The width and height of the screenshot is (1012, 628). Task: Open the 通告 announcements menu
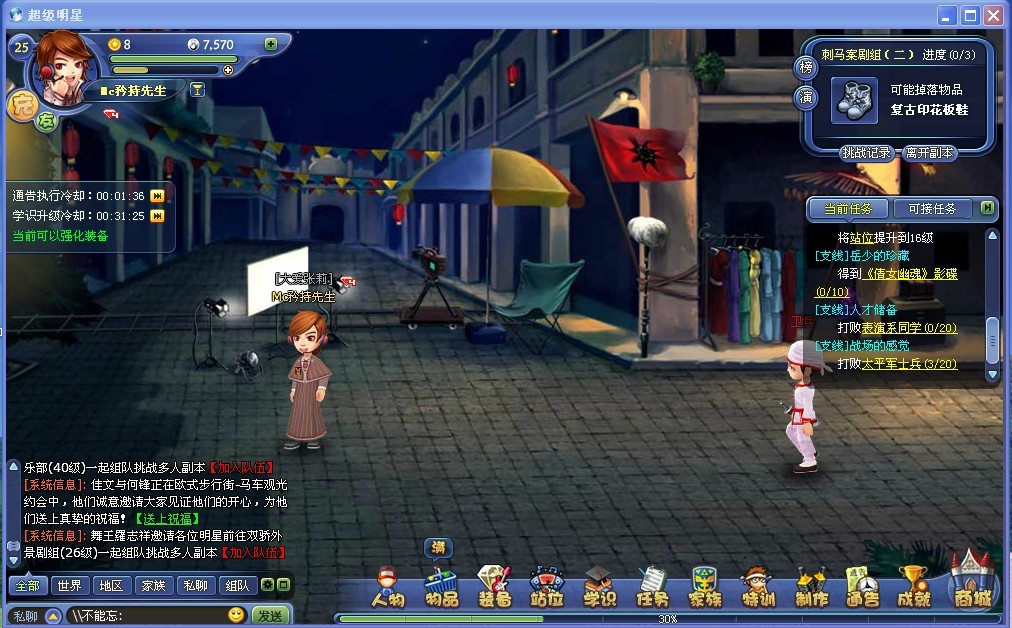click(861, 587)
